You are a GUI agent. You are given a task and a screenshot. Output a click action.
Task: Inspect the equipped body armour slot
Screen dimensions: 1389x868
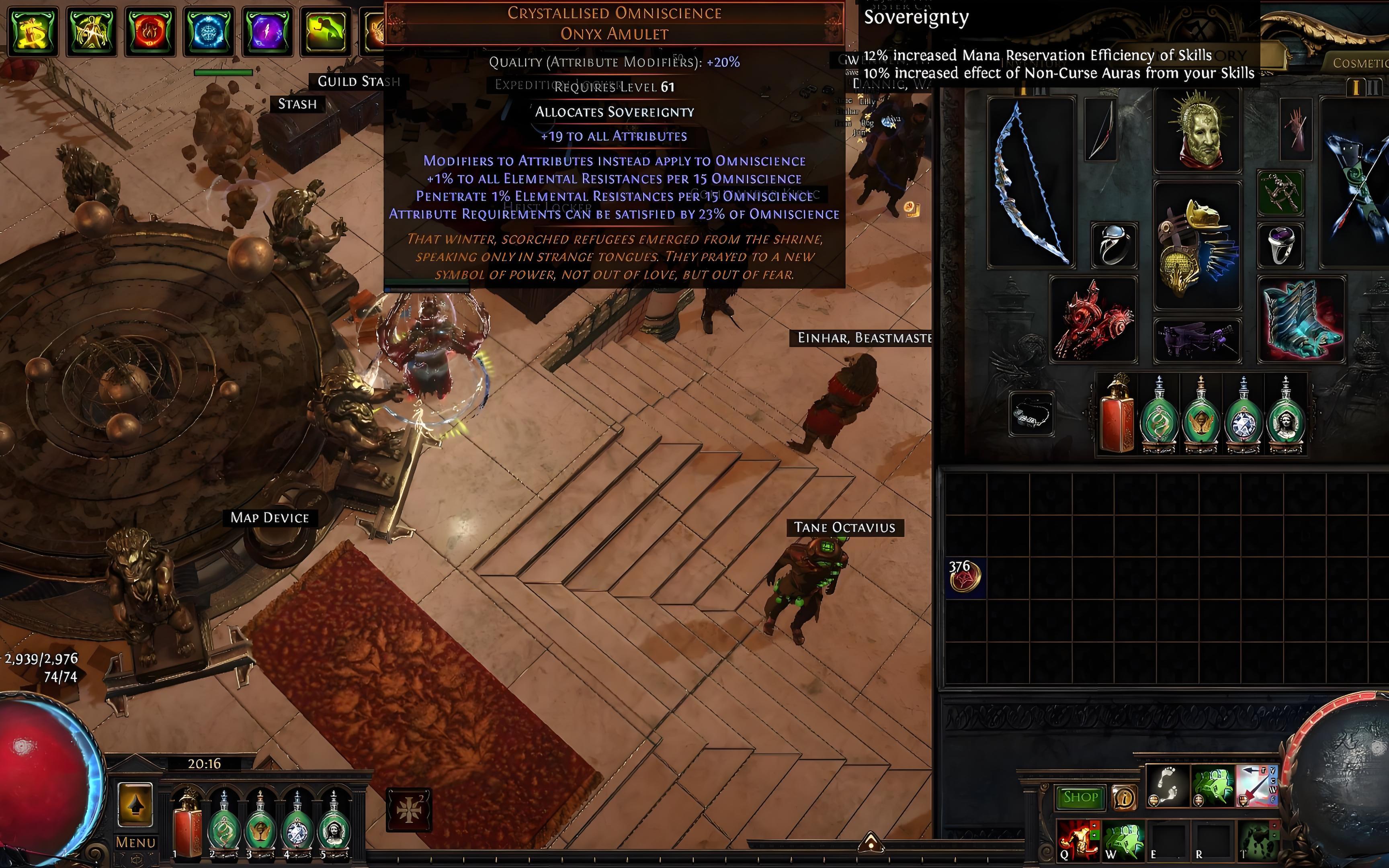tap(1197, 244)
